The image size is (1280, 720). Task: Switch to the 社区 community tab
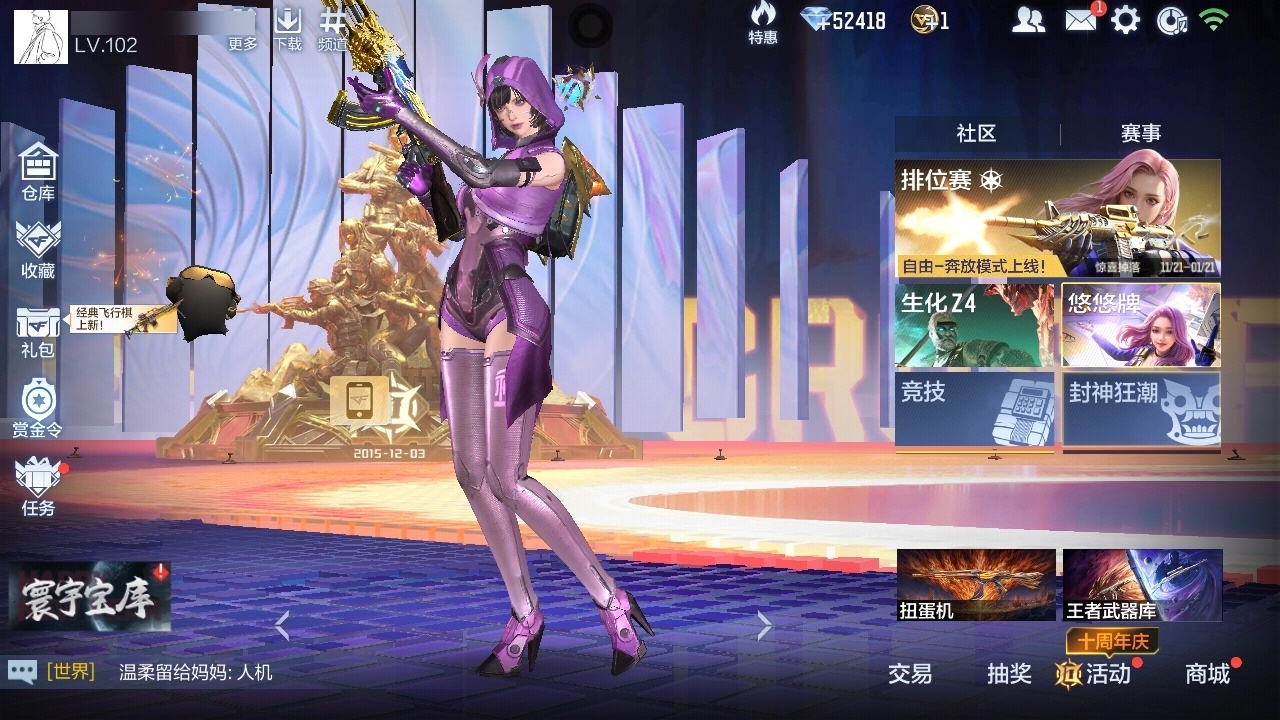pyautogui.click(x=976, y=133)
